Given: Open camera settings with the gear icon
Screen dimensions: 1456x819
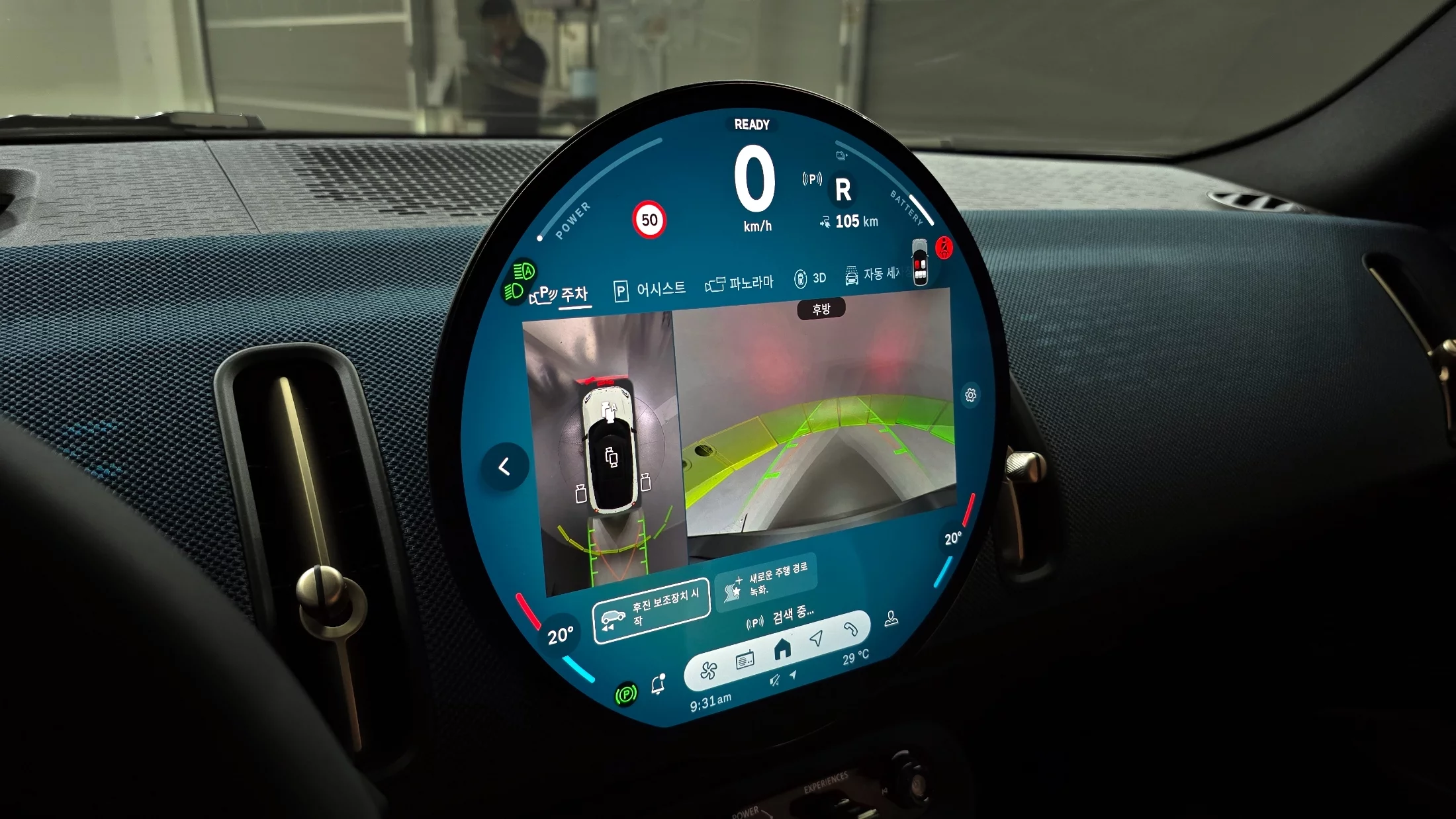Looking at the screenshot, I should tap(970, 395).
